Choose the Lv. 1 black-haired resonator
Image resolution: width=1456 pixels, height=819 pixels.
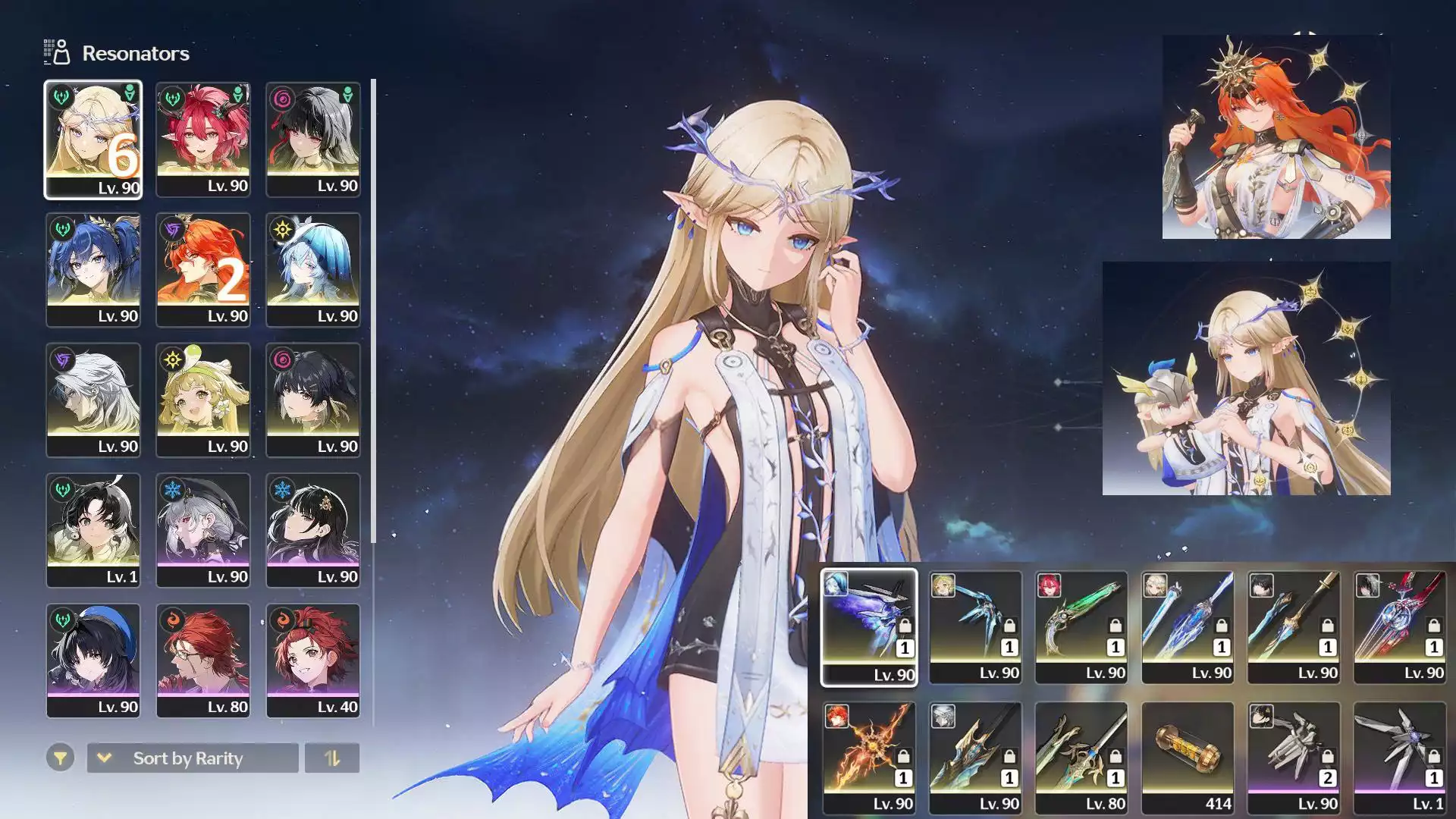point(93,531)
